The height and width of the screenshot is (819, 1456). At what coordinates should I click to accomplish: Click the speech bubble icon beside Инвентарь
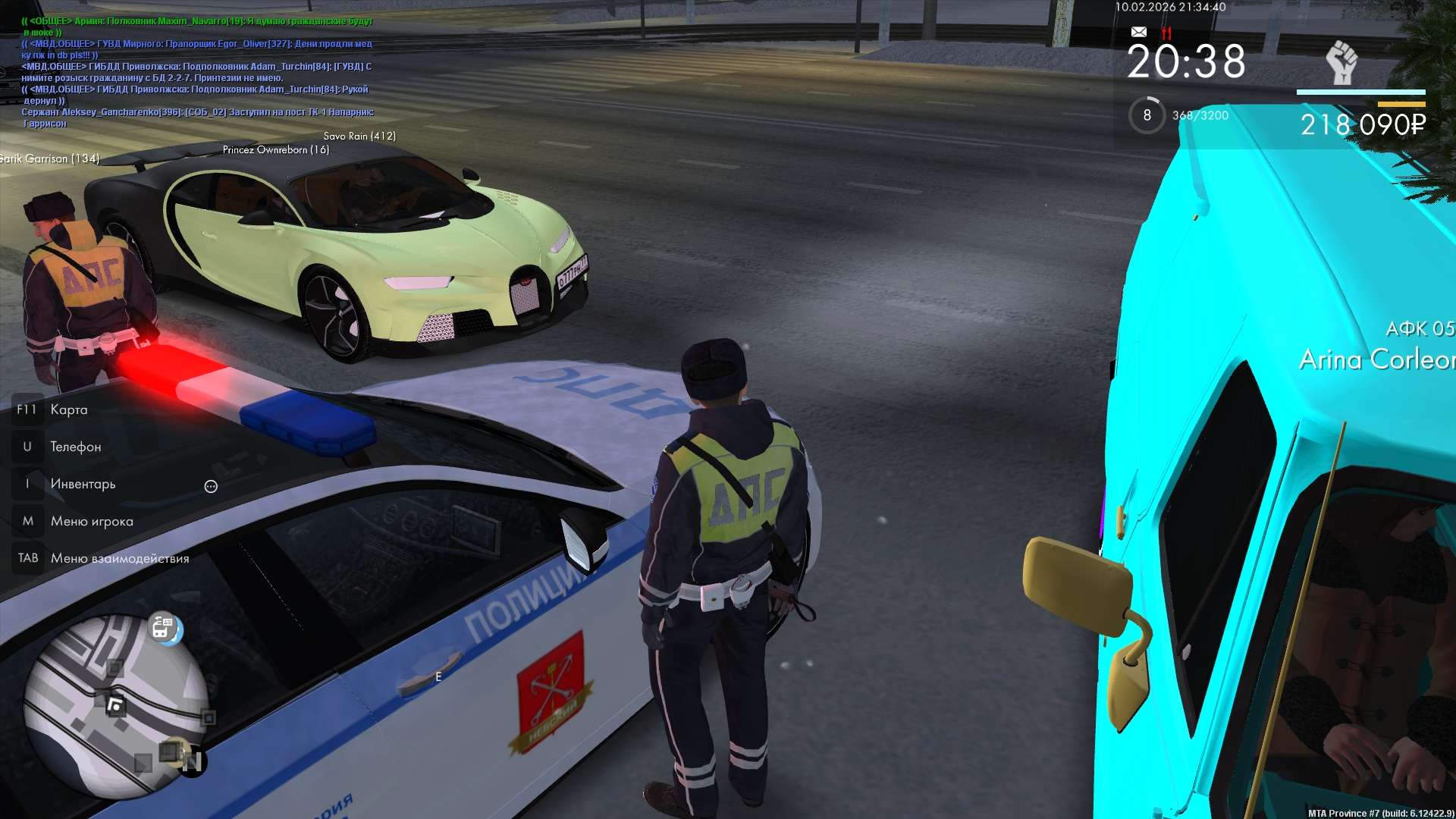[x=211, y=486]
